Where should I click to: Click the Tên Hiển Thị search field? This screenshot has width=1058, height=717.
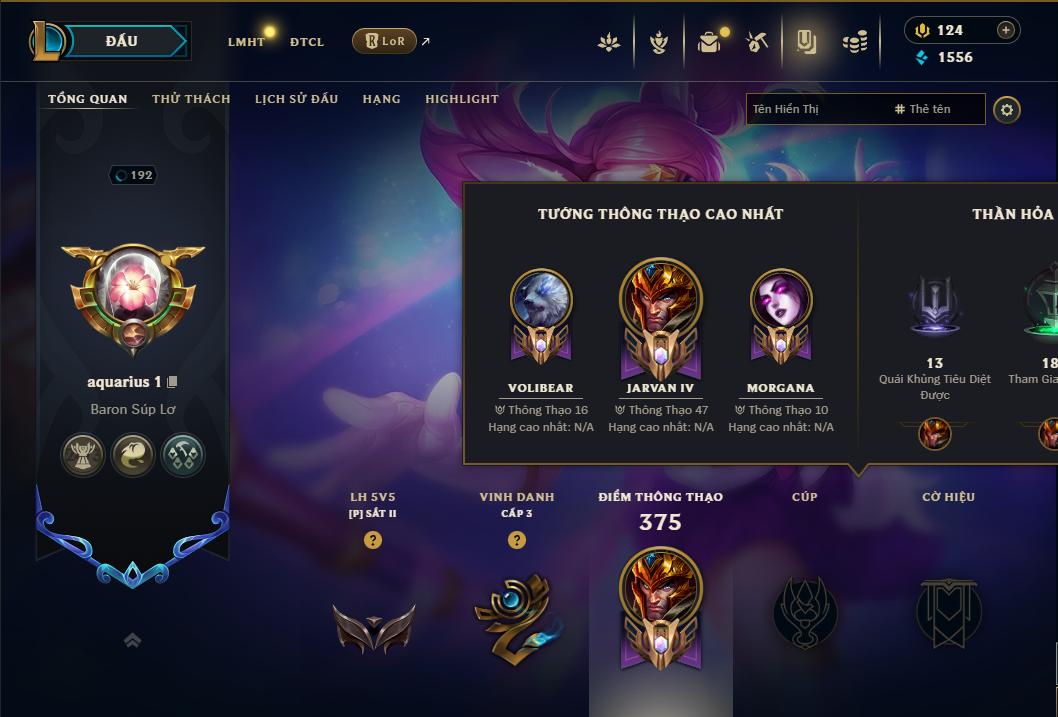click(815, 109)
